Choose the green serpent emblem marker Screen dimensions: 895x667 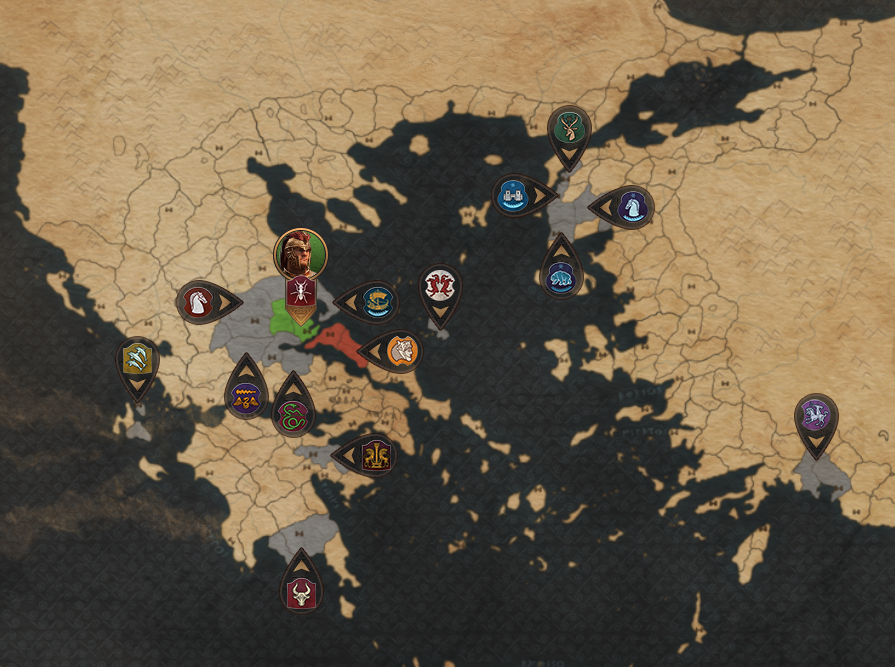point(292,415)
